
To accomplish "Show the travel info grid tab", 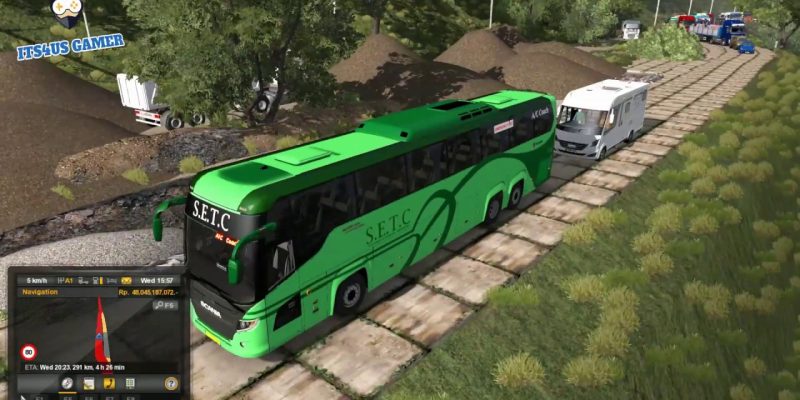I will [130, 383].
